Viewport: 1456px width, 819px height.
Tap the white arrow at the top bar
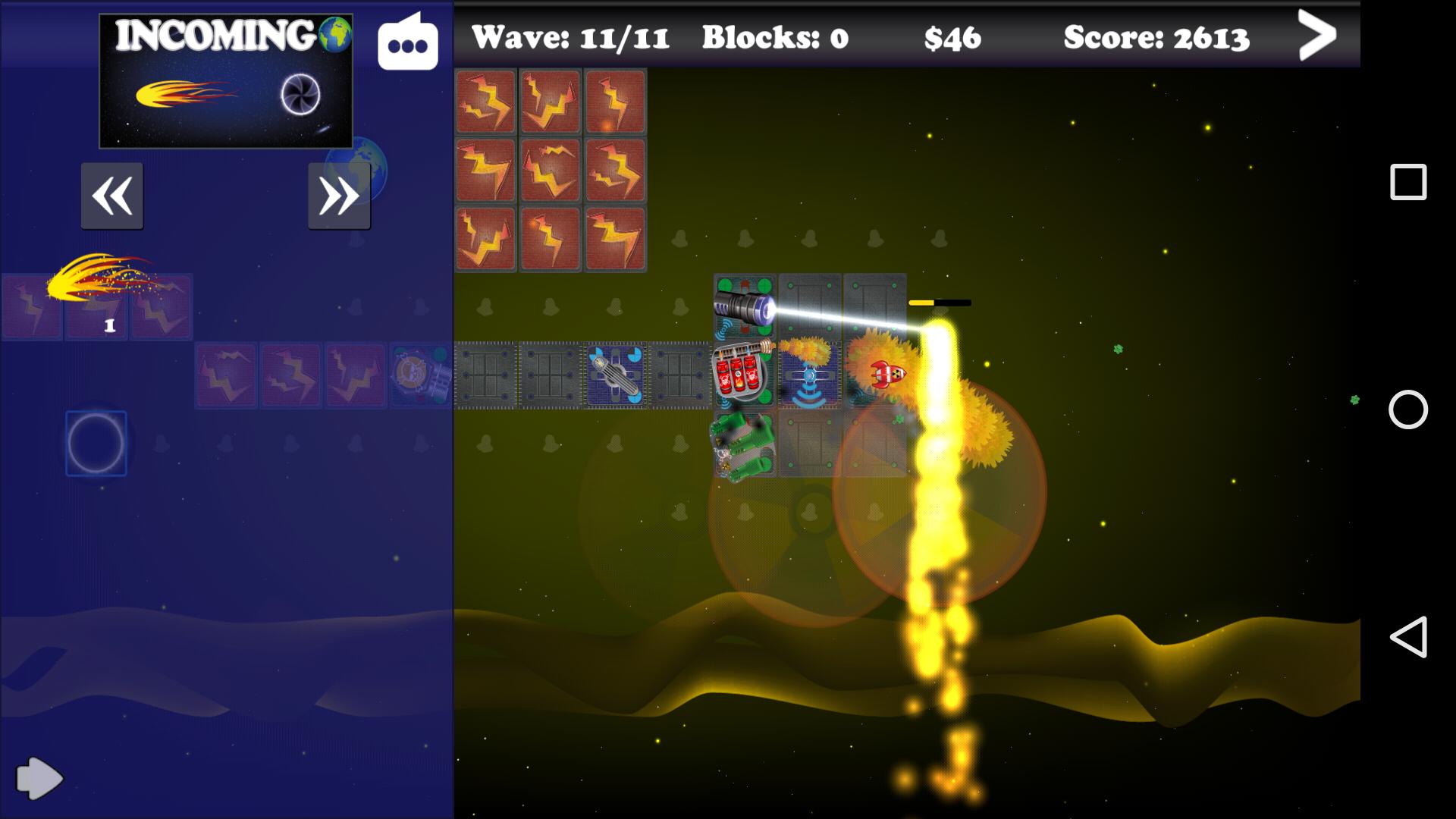1316,35
